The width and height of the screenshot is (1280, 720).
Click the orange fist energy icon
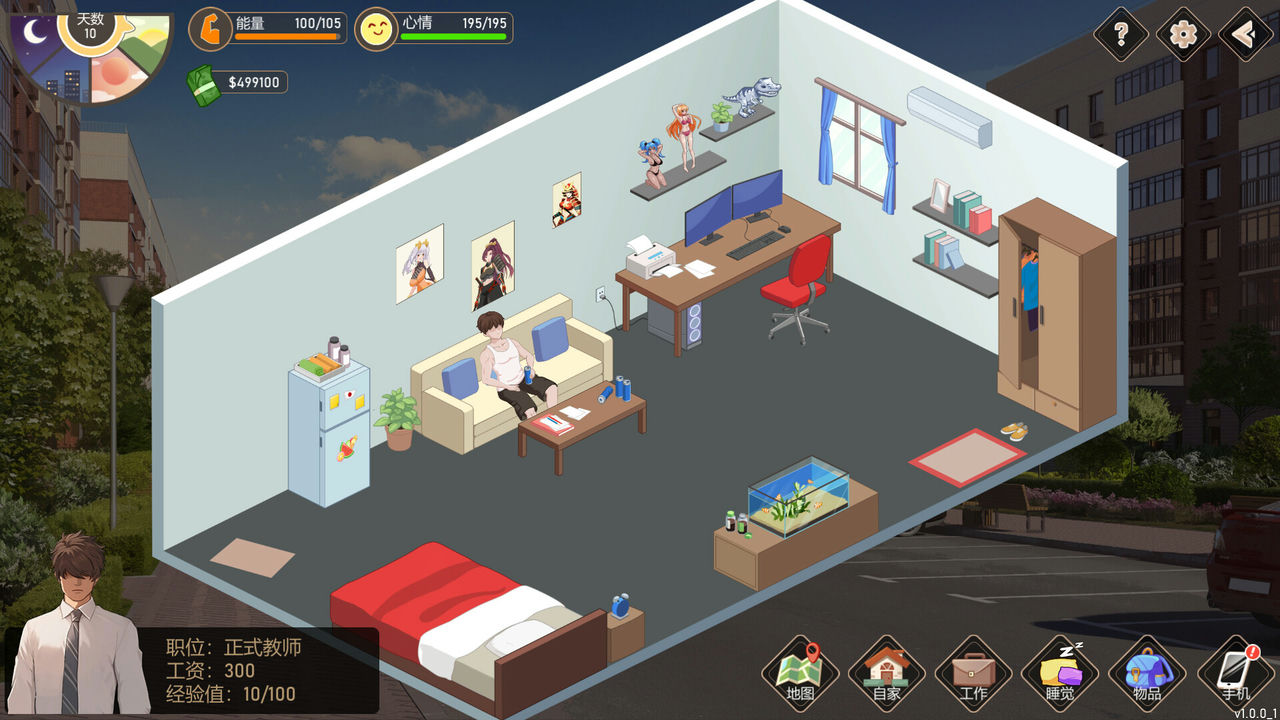click(209, 30)
